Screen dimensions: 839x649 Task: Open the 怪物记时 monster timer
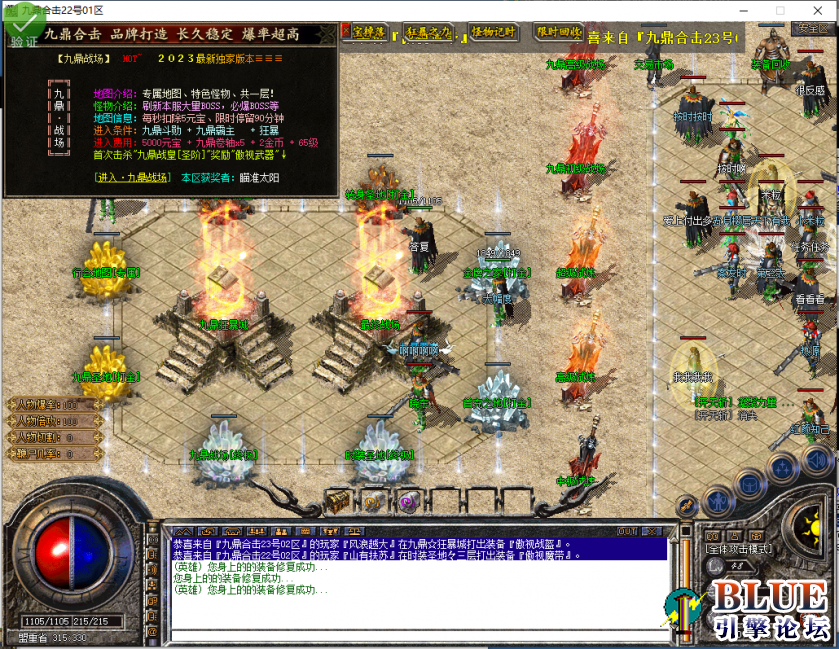(x=493, y=32)
